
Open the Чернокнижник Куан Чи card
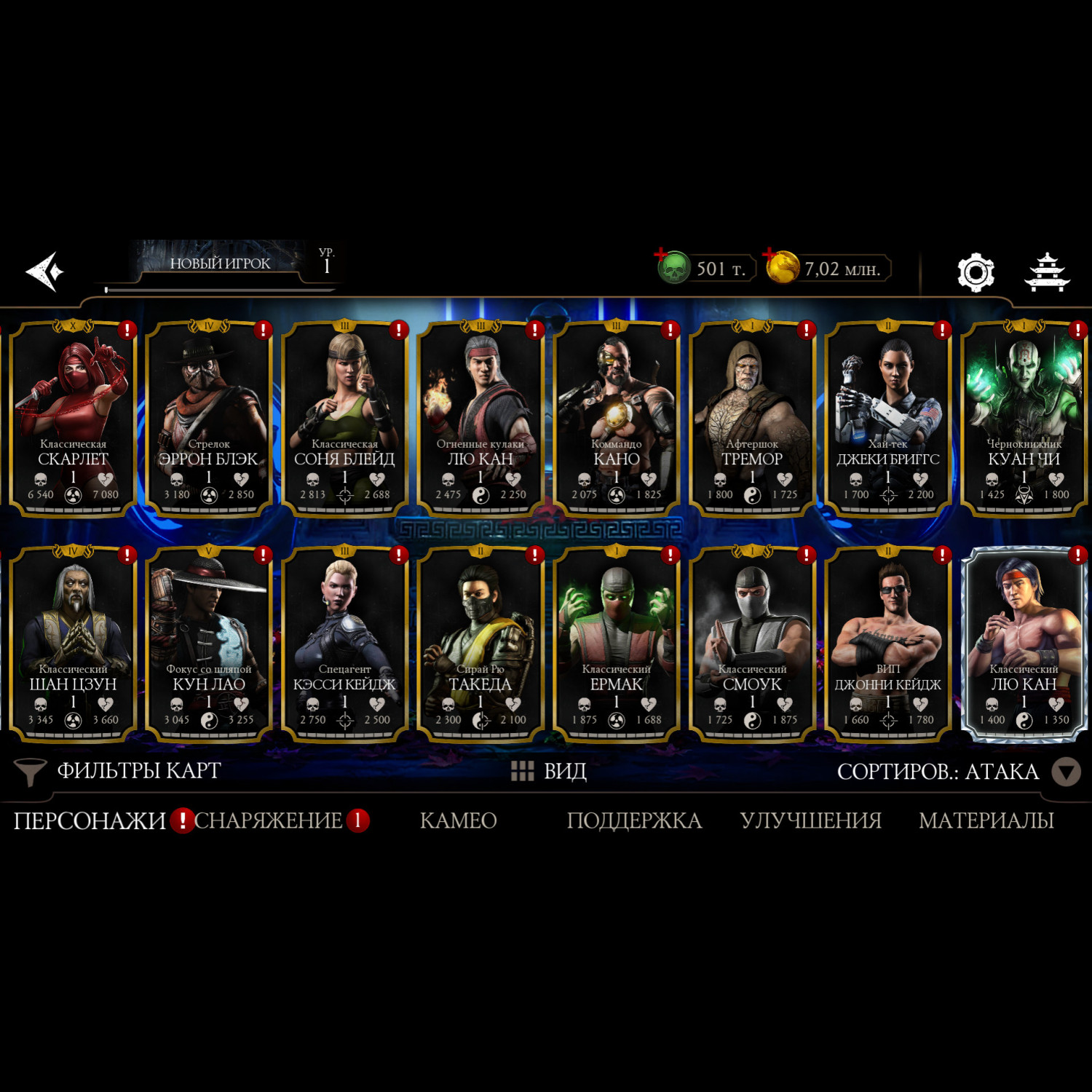[1024, 419]
